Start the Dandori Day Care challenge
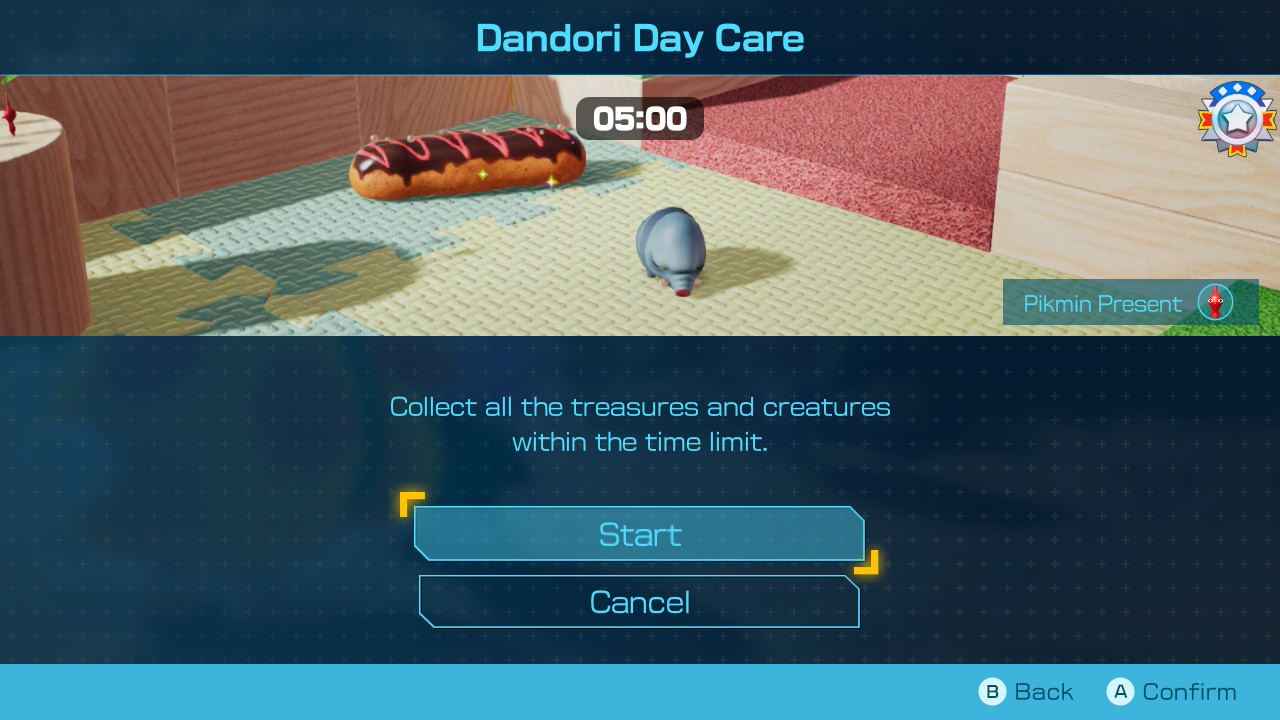Screen dimensions: 1280x720 [639, 534]
